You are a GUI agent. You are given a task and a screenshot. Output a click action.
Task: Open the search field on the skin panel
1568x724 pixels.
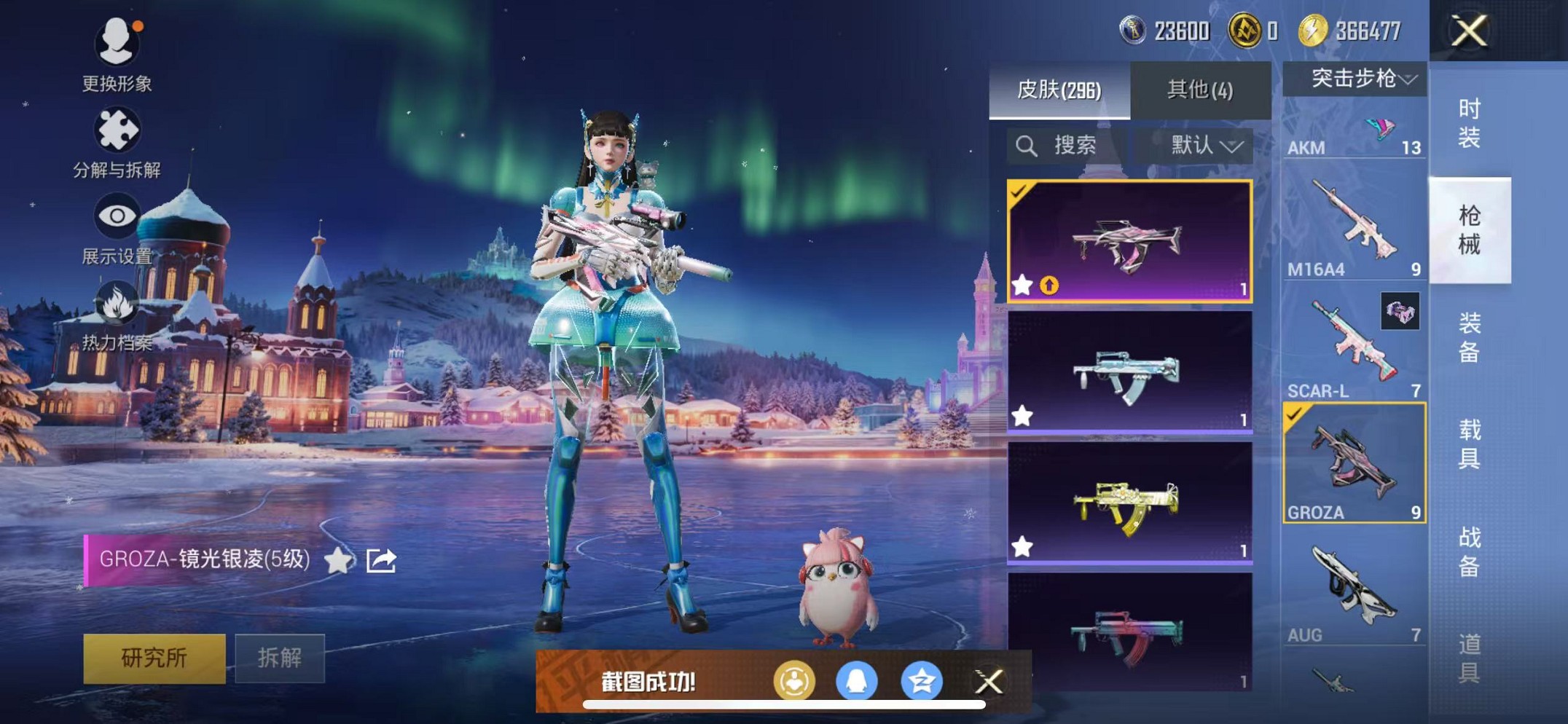(x=1057, y=146)
